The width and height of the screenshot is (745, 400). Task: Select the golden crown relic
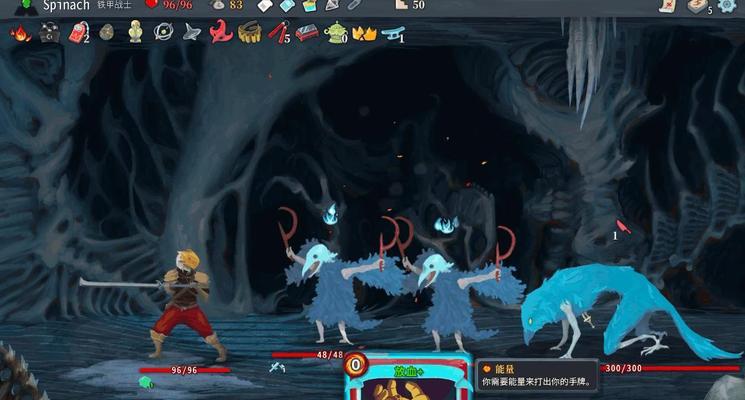click(364, 33)
